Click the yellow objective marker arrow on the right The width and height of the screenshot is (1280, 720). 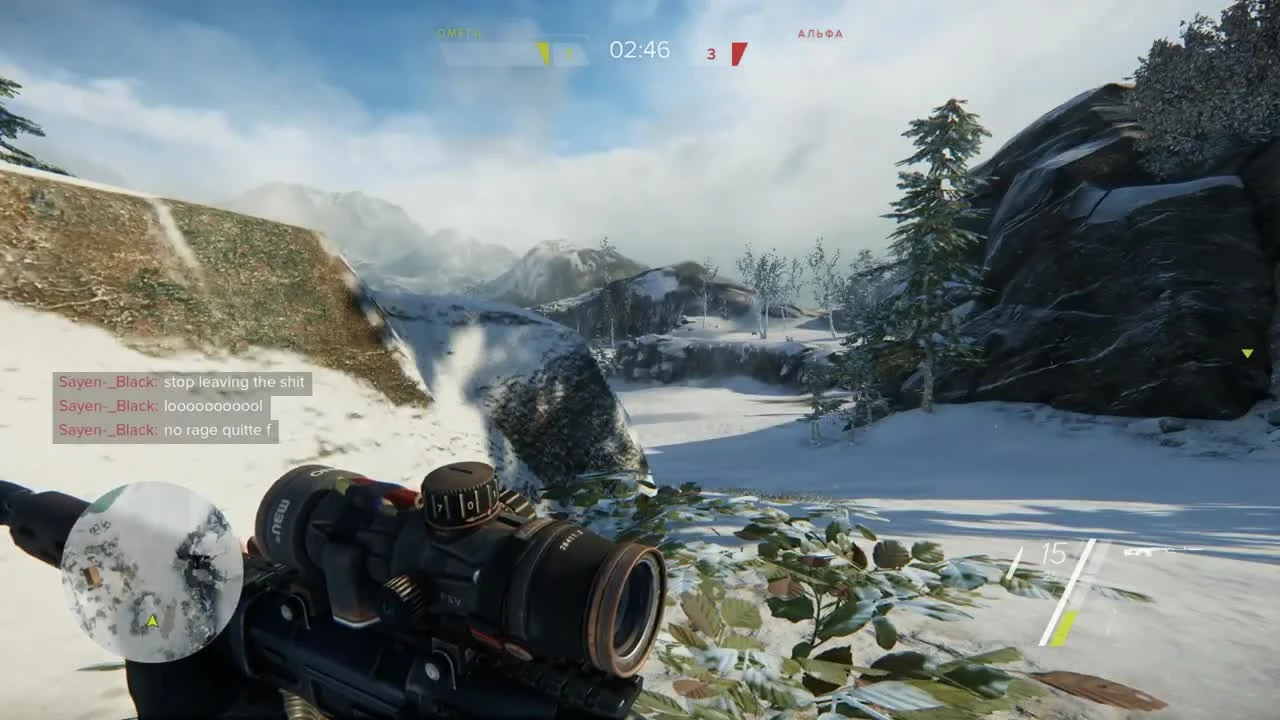[x=1247, y=353]
